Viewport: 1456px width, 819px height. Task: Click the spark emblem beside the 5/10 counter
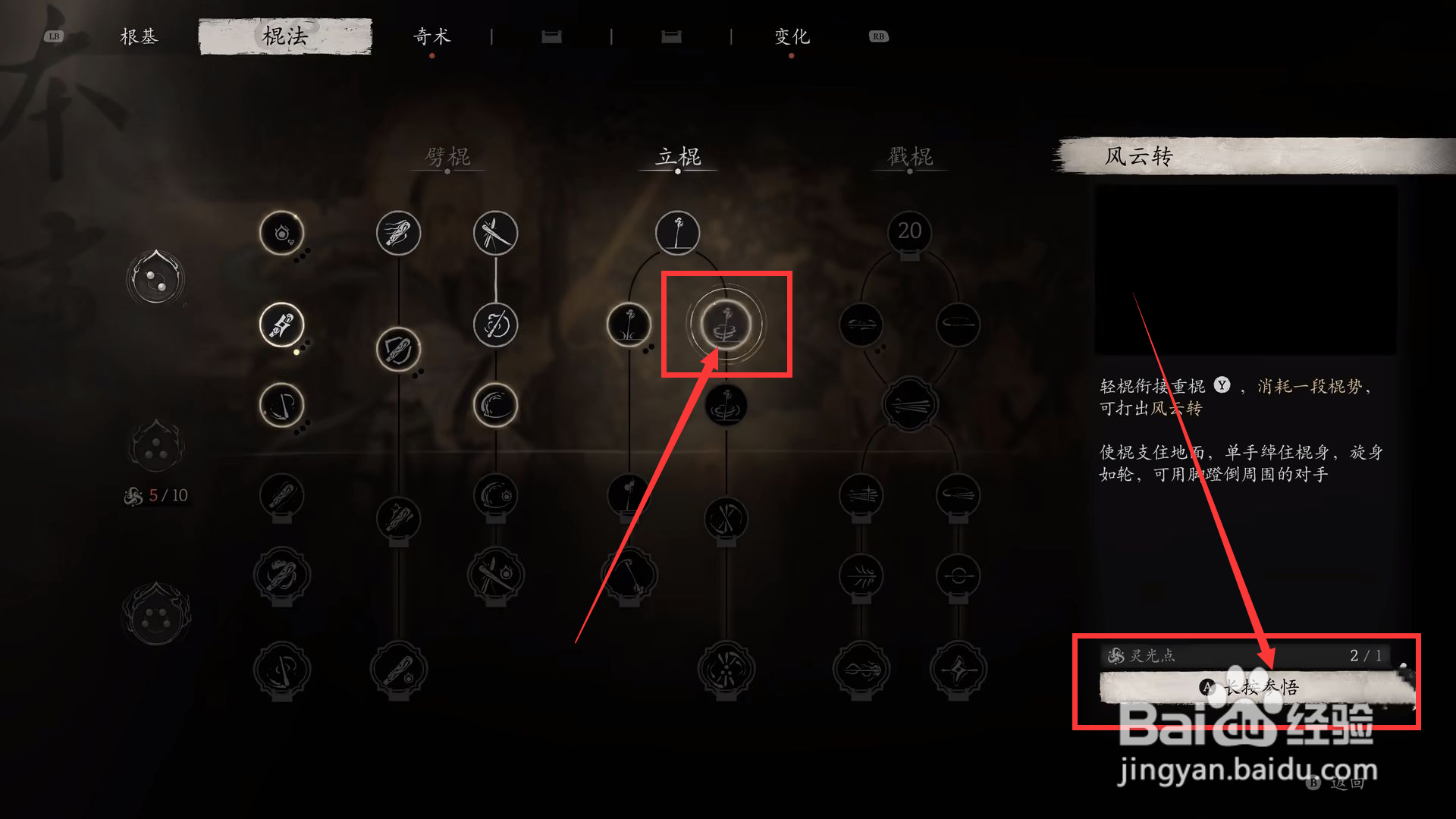tap(133, 496)
